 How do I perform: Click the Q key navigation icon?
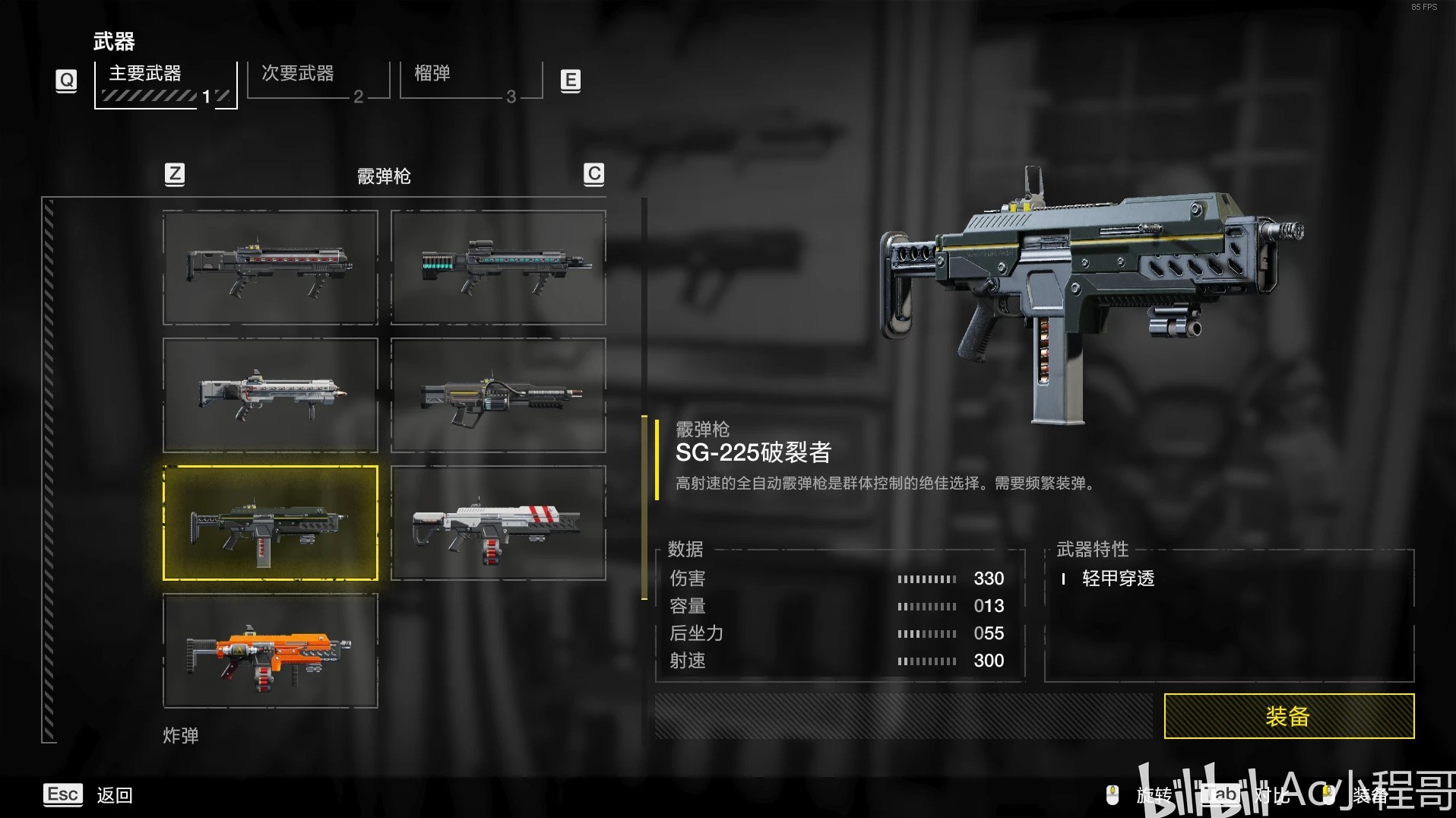(x=66, y=80)
